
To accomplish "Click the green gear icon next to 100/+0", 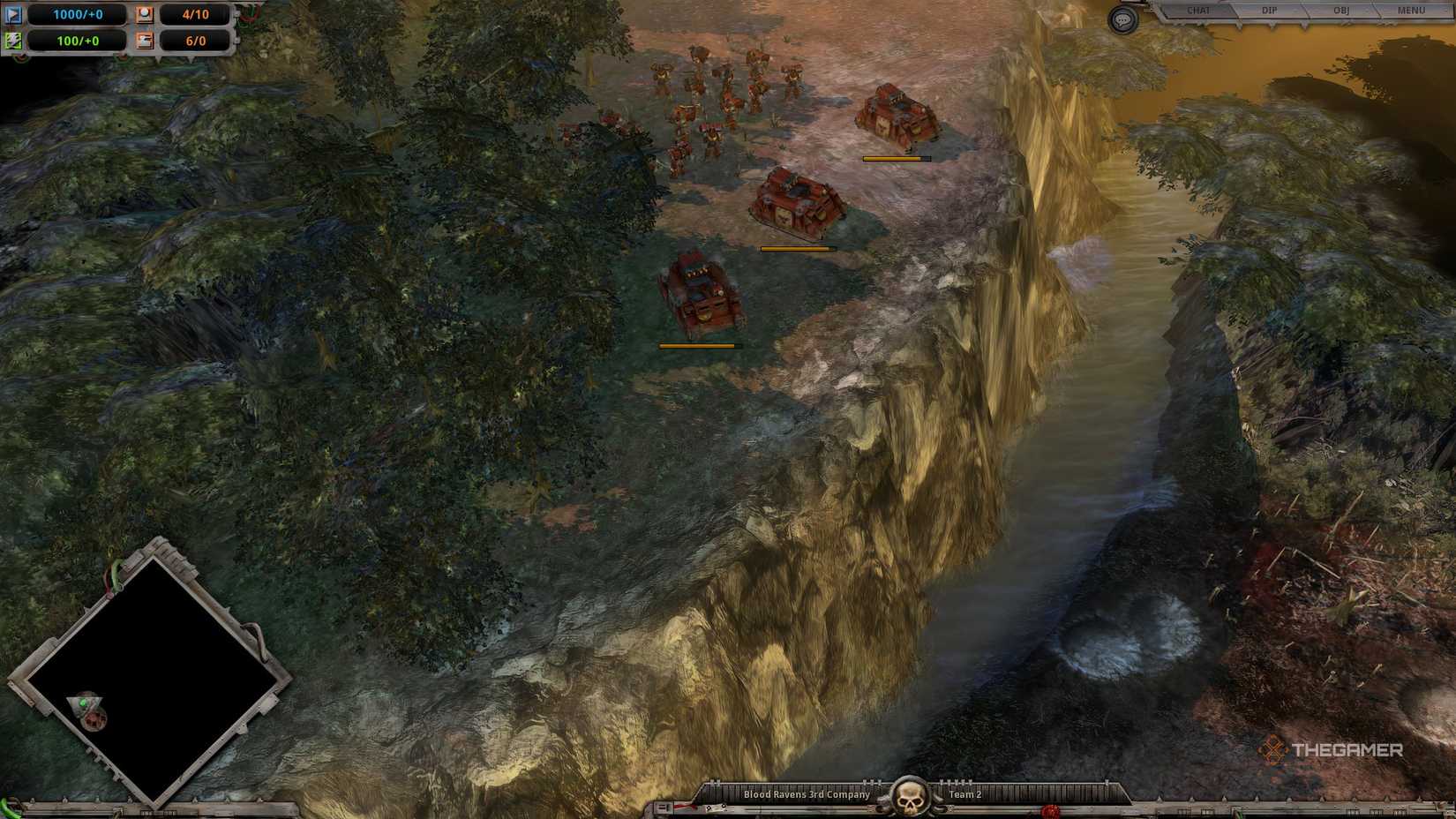I will coord(13,40).
